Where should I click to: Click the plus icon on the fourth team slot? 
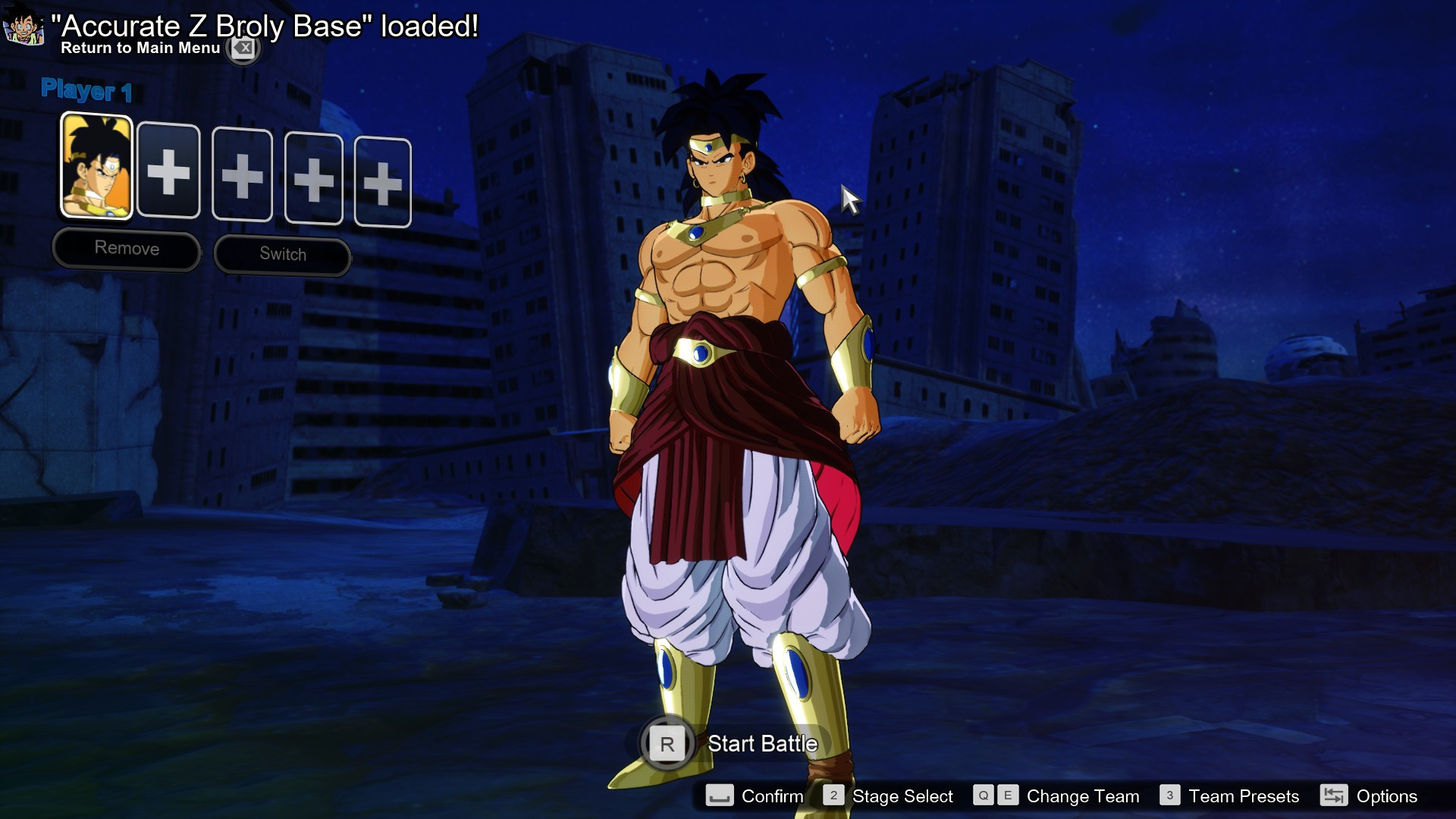312,181
